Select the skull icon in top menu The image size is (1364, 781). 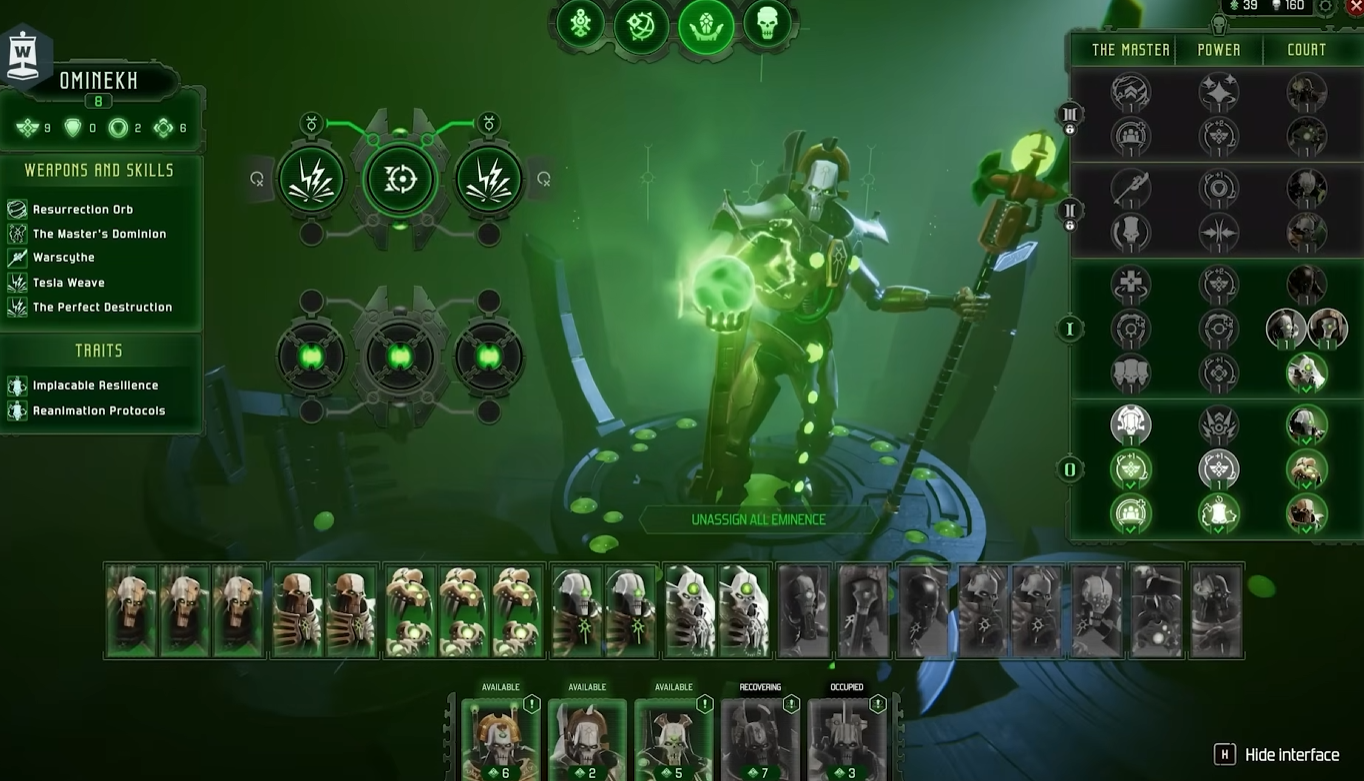767,24
